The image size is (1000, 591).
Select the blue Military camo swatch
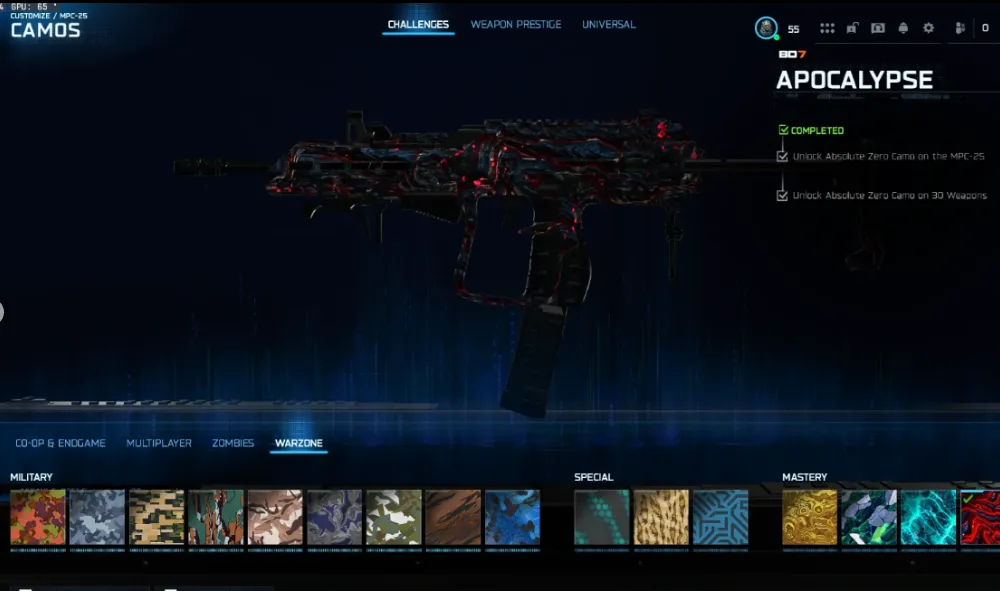click(x=512, y=517)
